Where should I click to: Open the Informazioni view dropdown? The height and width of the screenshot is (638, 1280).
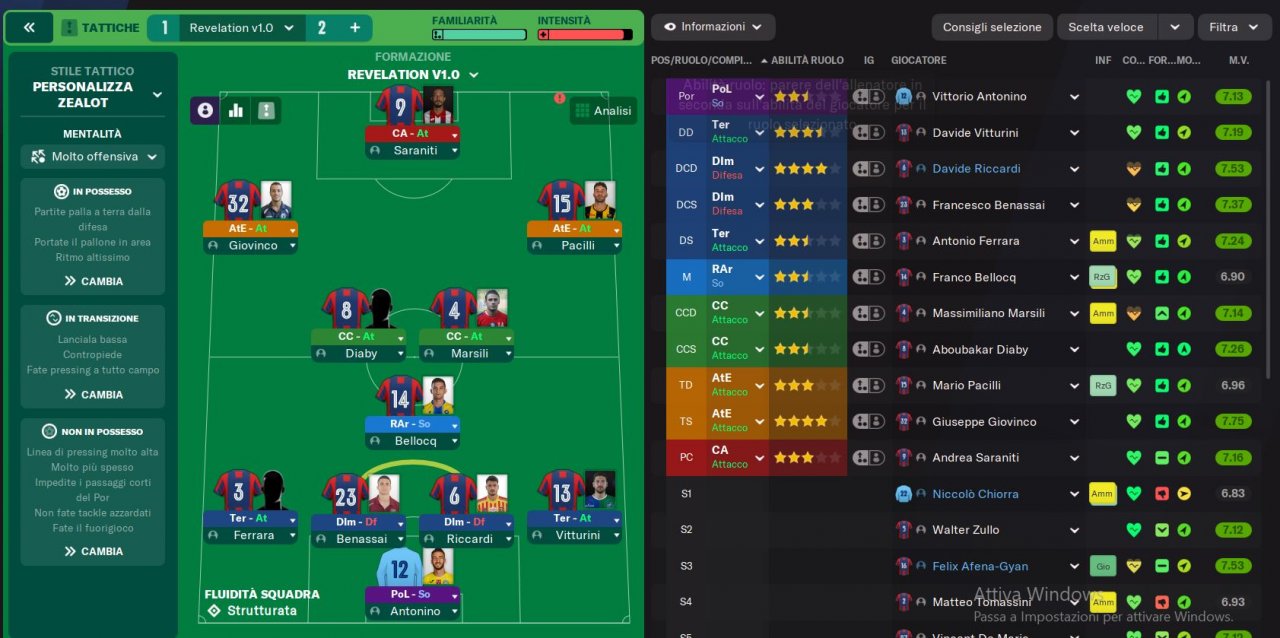713,27
